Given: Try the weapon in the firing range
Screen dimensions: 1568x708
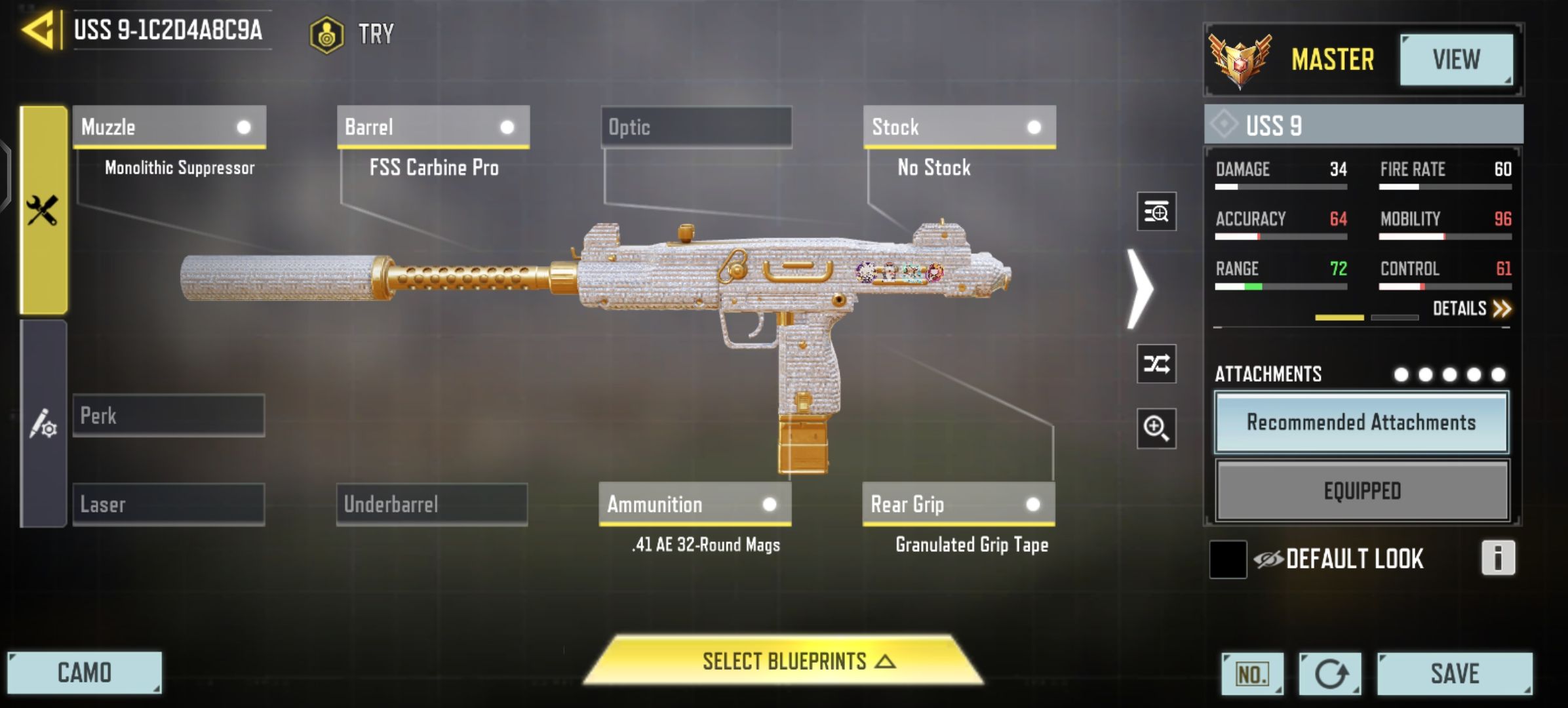Looking at the screenshot, I should pyautogui.click(x=353, y=33).
